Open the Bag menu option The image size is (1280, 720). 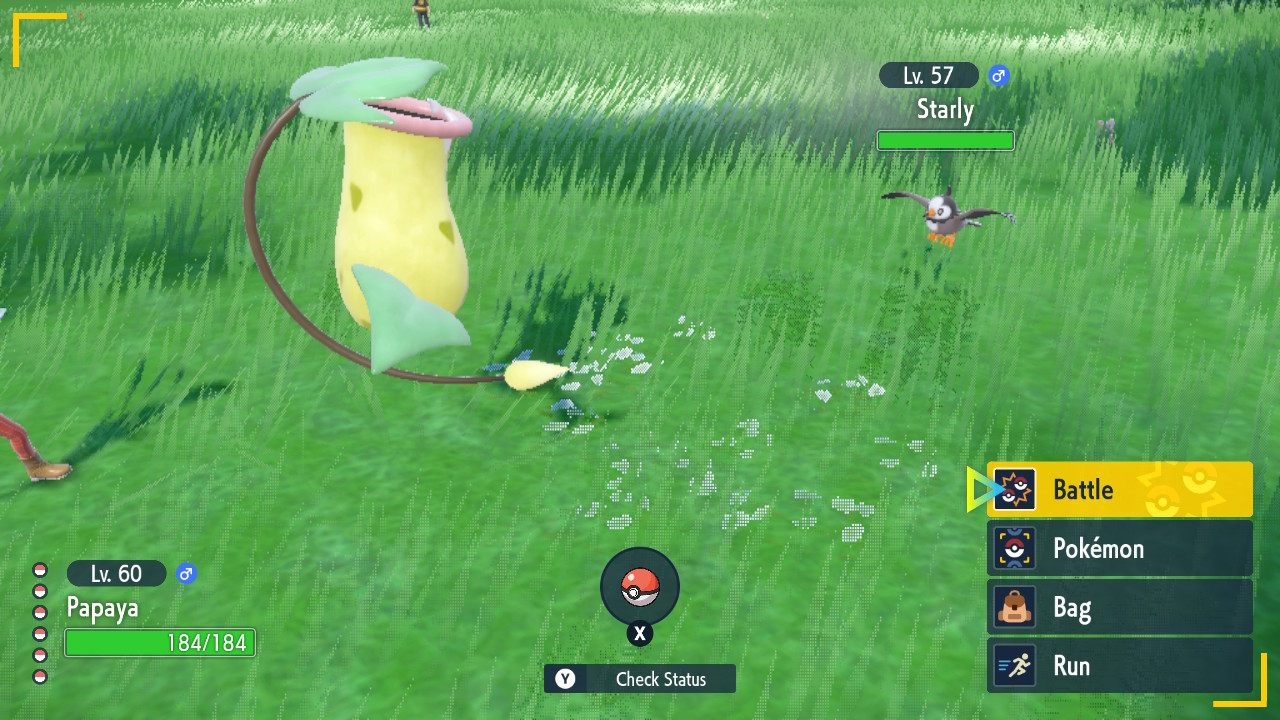click(1119, 607)
